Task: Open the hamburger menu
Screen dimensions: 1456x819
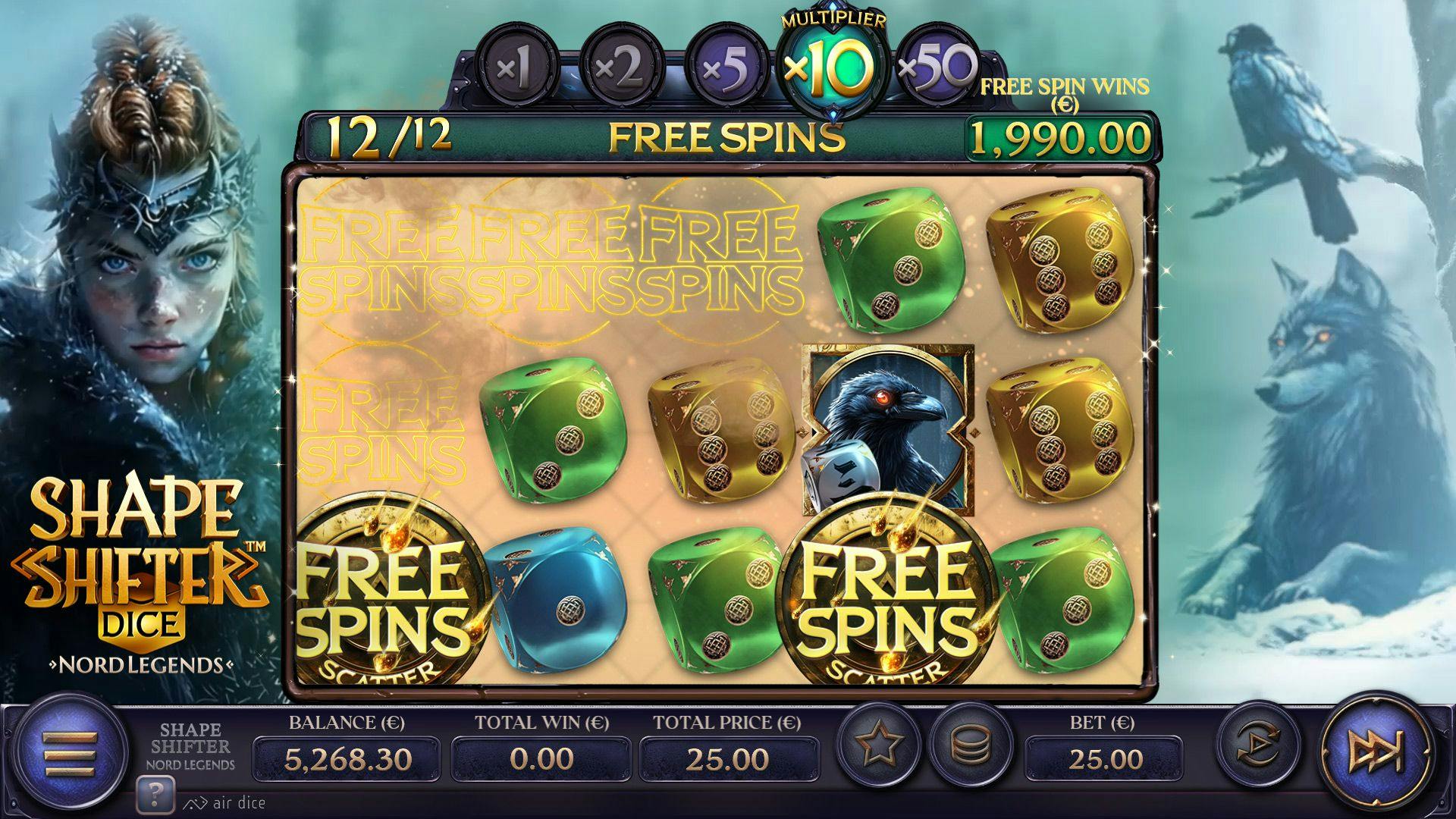Action: 70,753
